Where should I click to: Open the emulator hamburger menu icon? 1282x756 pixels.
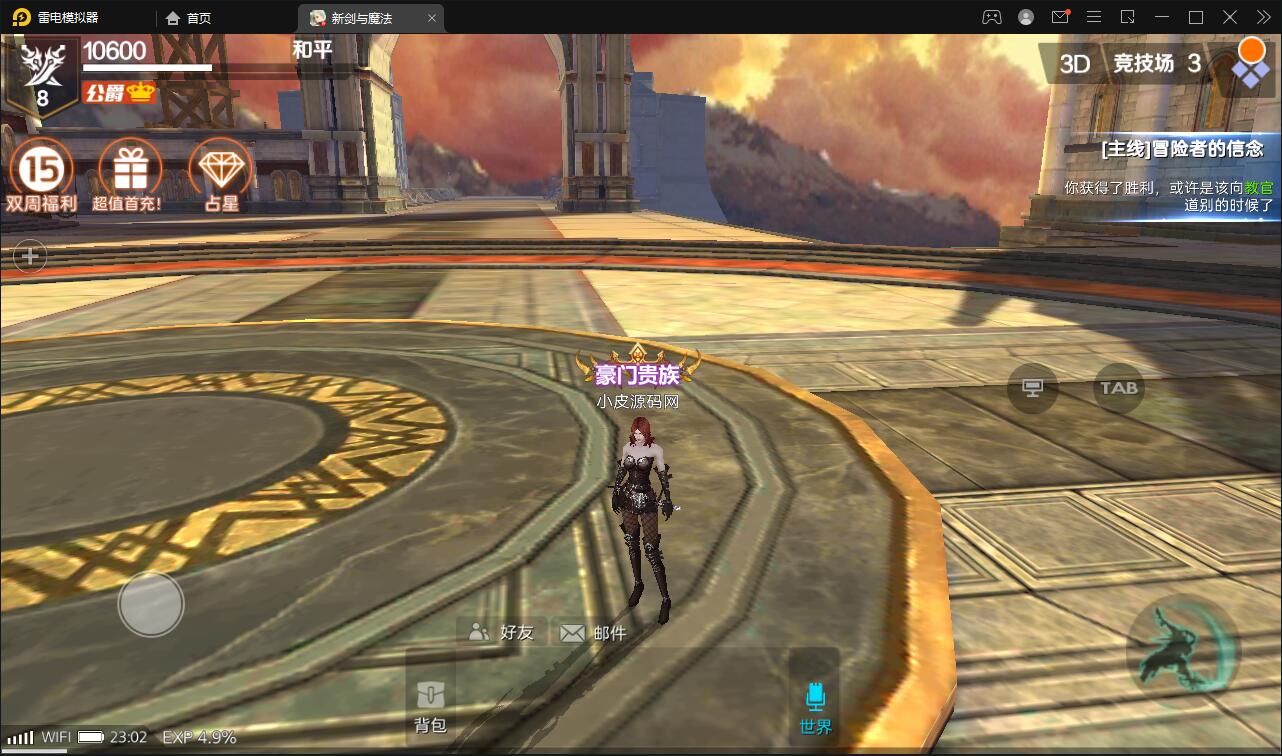pyautogui.click(x=1094, y=17)
